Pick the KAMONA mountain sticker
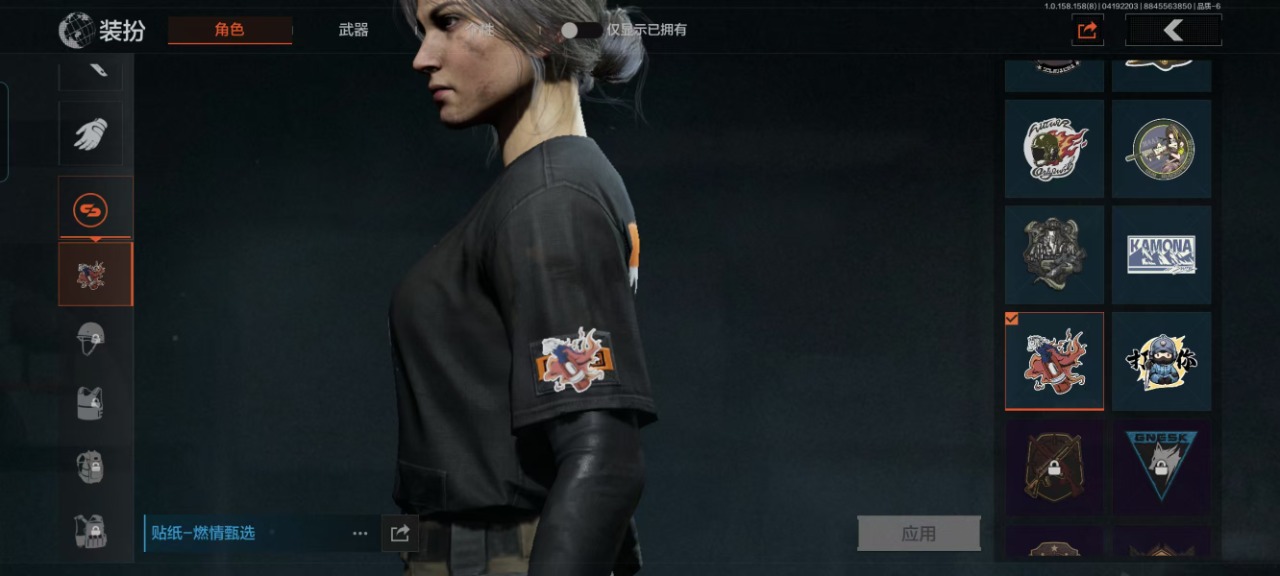The image size is (1280, 576). pyautogui.click(x=1161, y=255)
